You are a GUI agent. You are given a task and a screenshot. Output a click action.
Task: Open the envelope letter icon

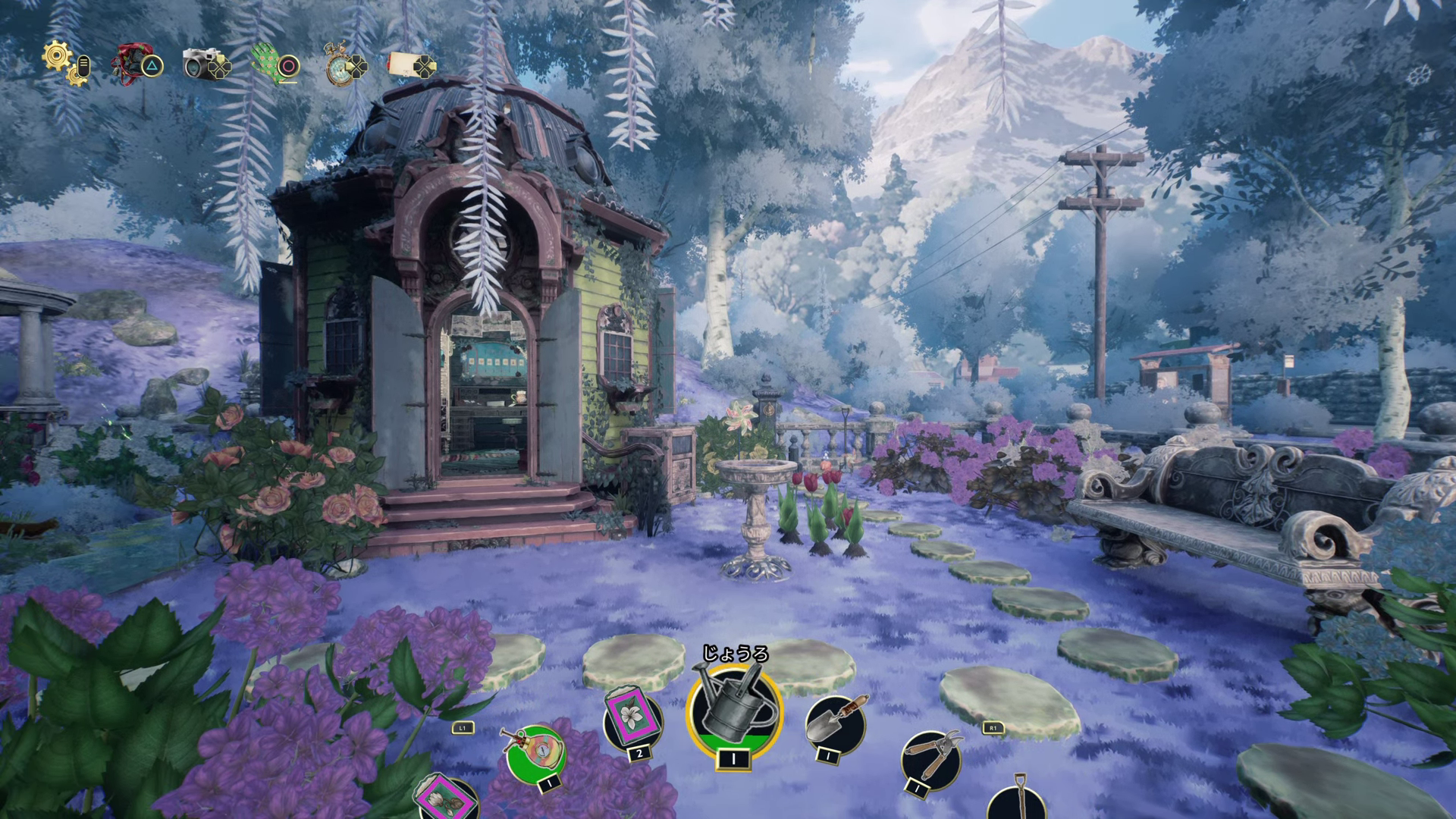tap(406, 64)
